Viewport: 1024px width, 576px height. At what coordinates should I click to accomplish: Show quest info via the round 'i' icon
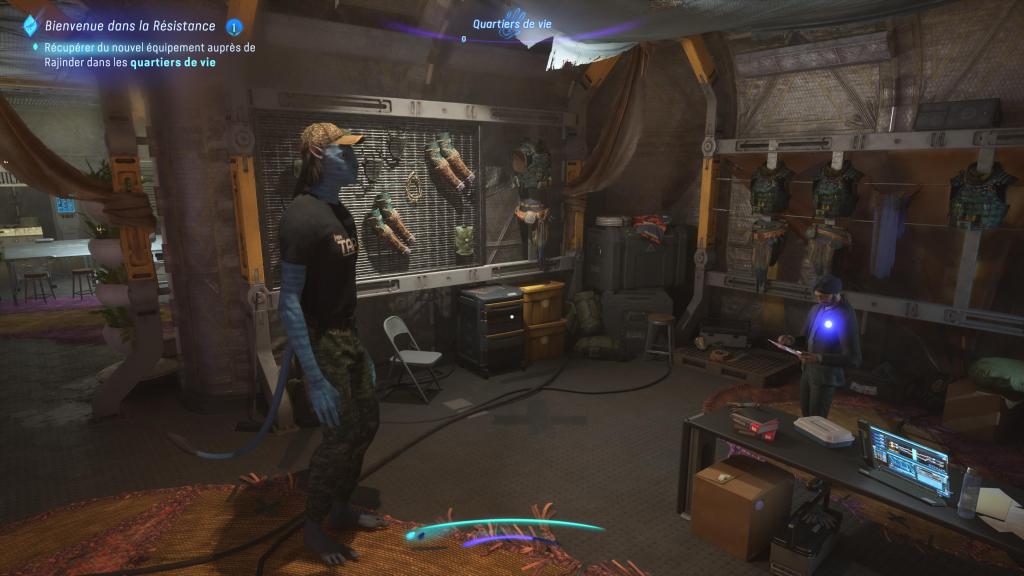(234, 27)
